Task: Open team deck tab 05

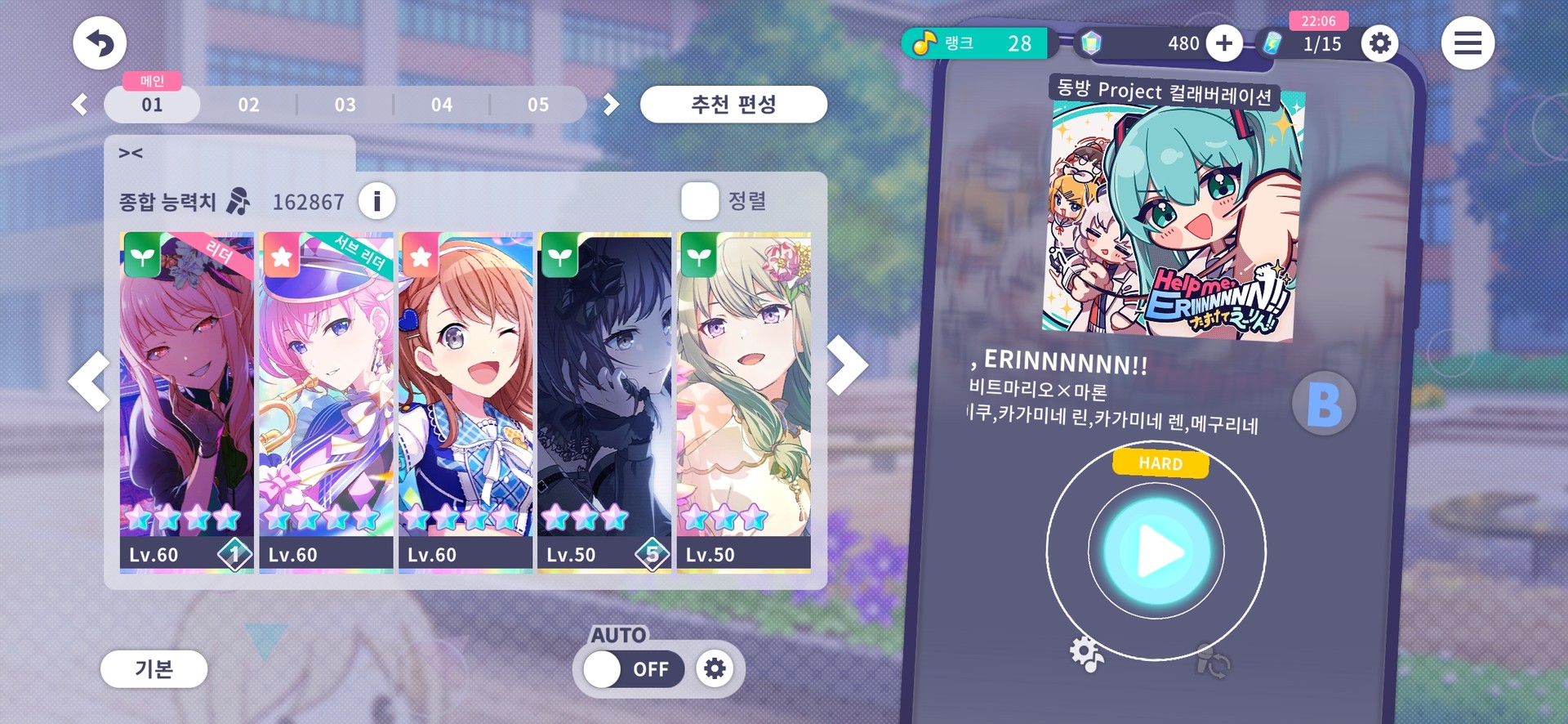Action: pos(537,105)
